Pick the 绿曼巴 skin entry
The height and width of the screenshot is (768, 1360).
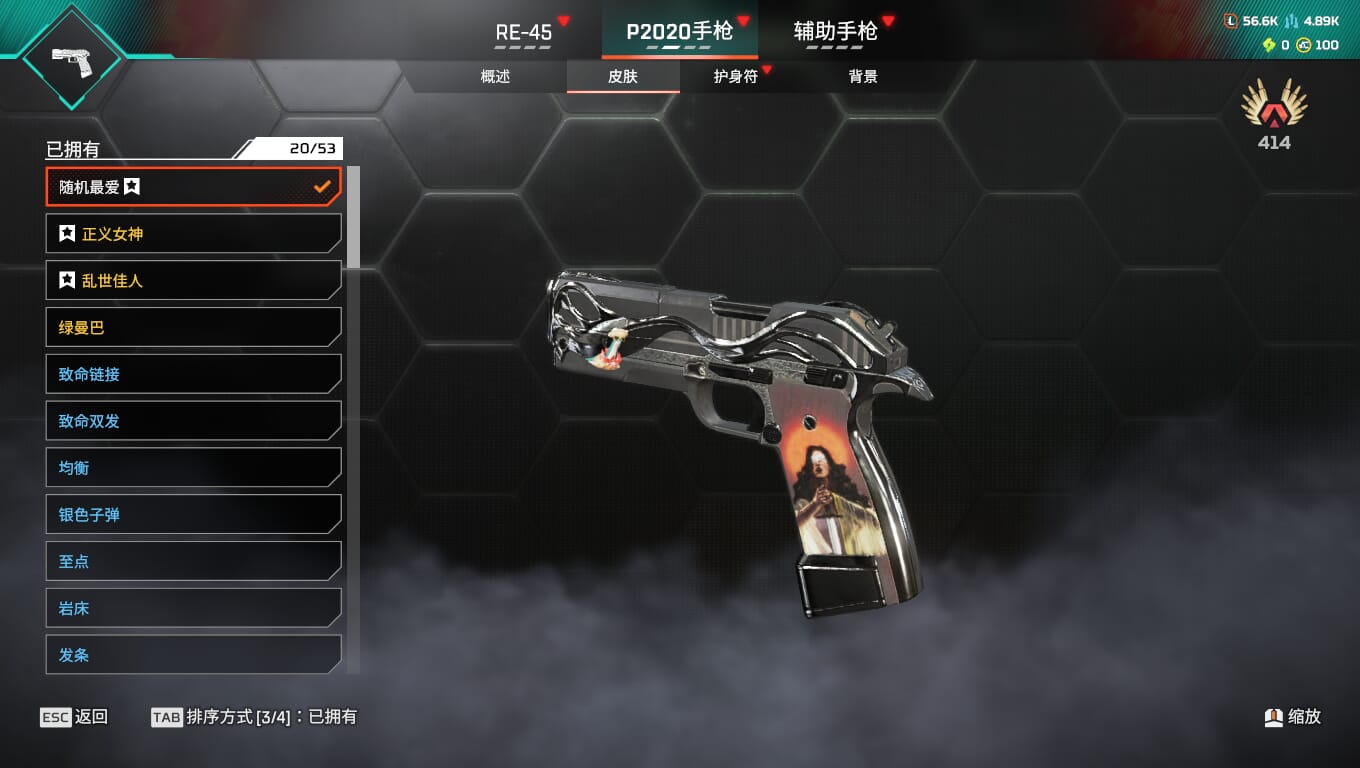[193, 327]
